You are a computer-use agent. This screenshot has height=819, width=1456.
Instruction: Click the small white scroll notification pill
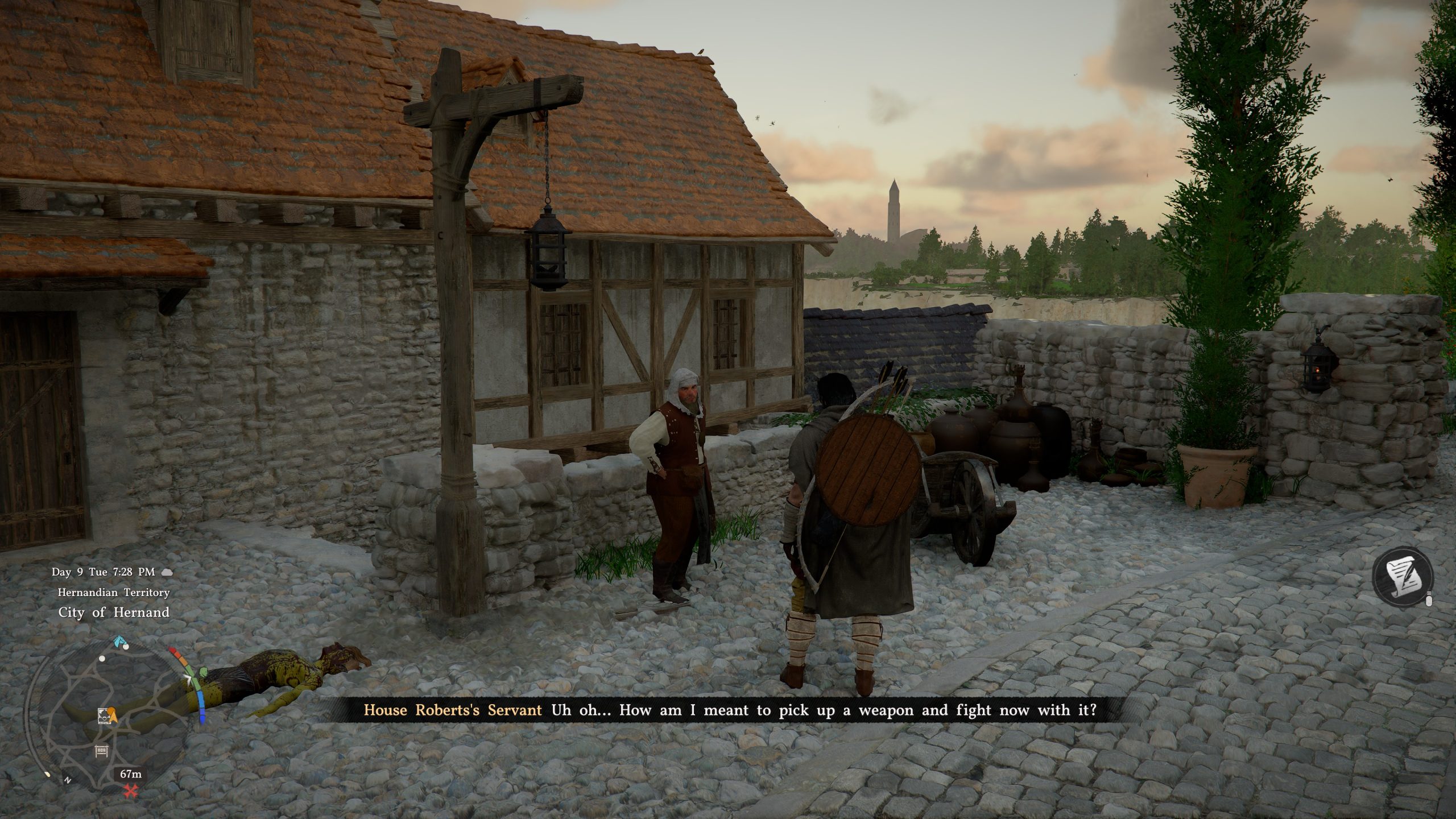pyautogui.click(x=1429, y=599)
